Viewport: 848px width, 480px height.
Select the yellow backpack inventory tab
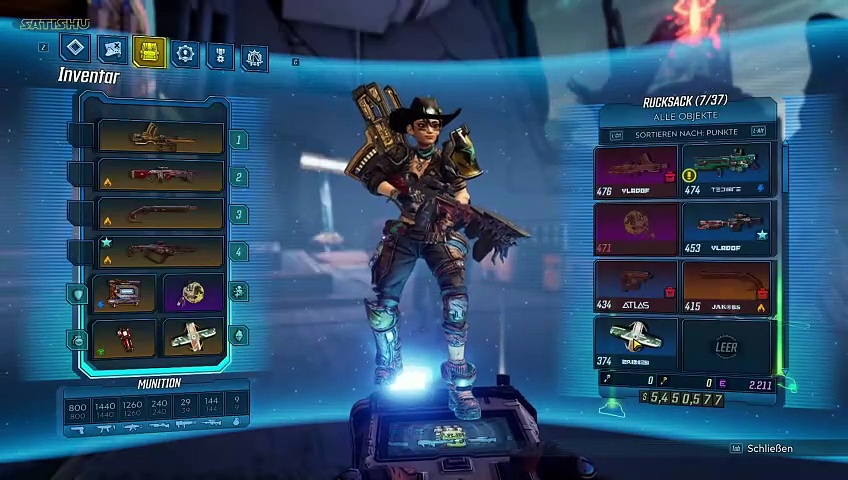tap(149, 52)
